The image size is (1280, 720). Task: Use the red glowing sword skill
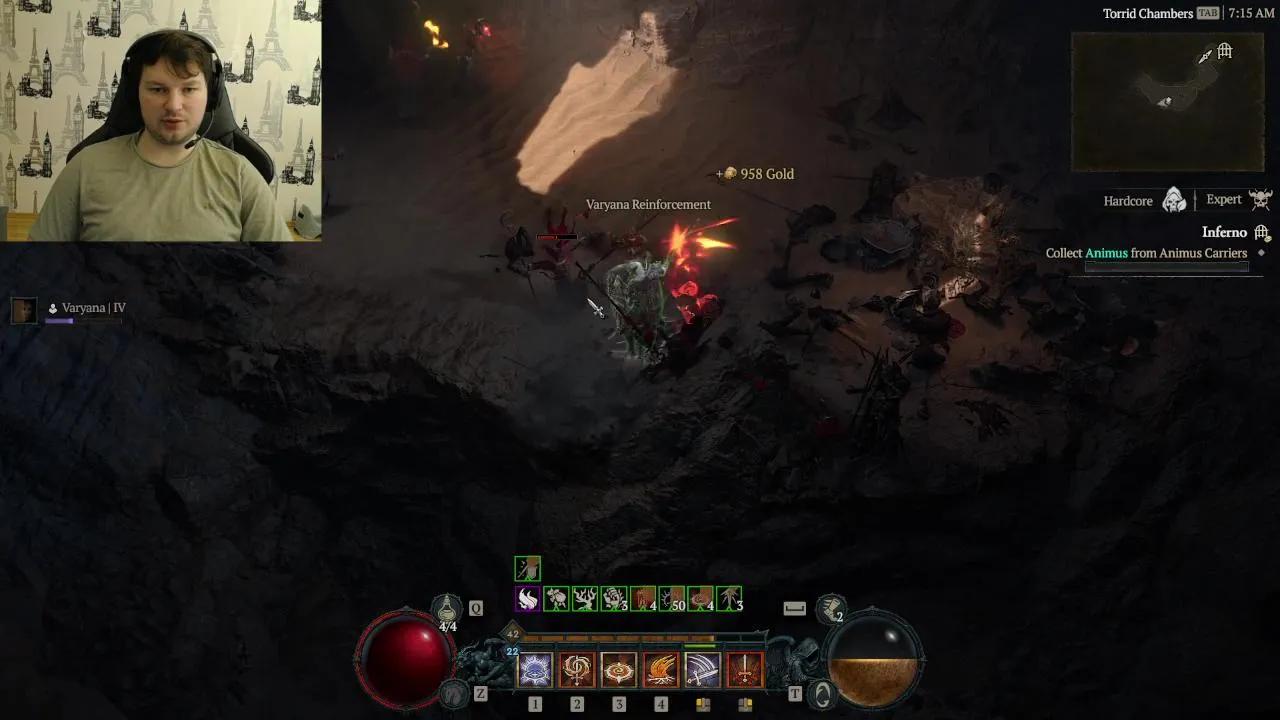click(744, 670)
